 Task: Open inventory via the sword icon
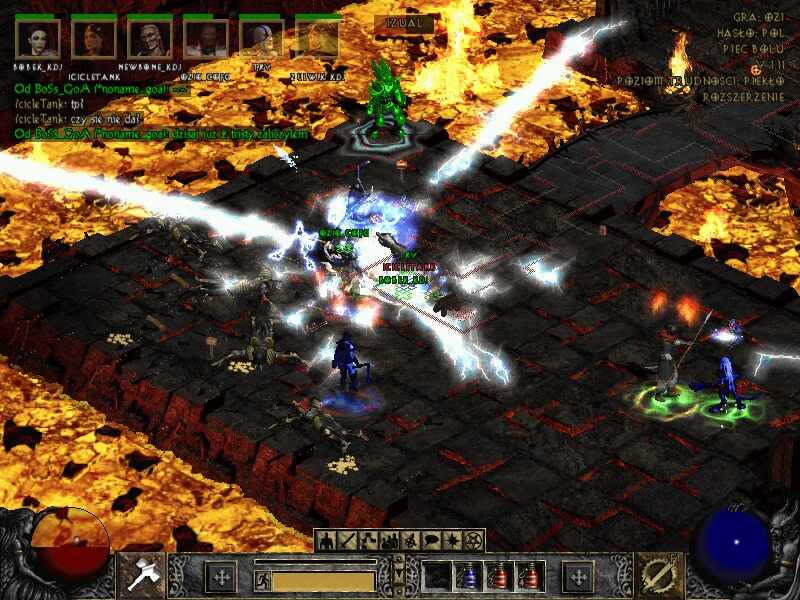coord(347,541)
